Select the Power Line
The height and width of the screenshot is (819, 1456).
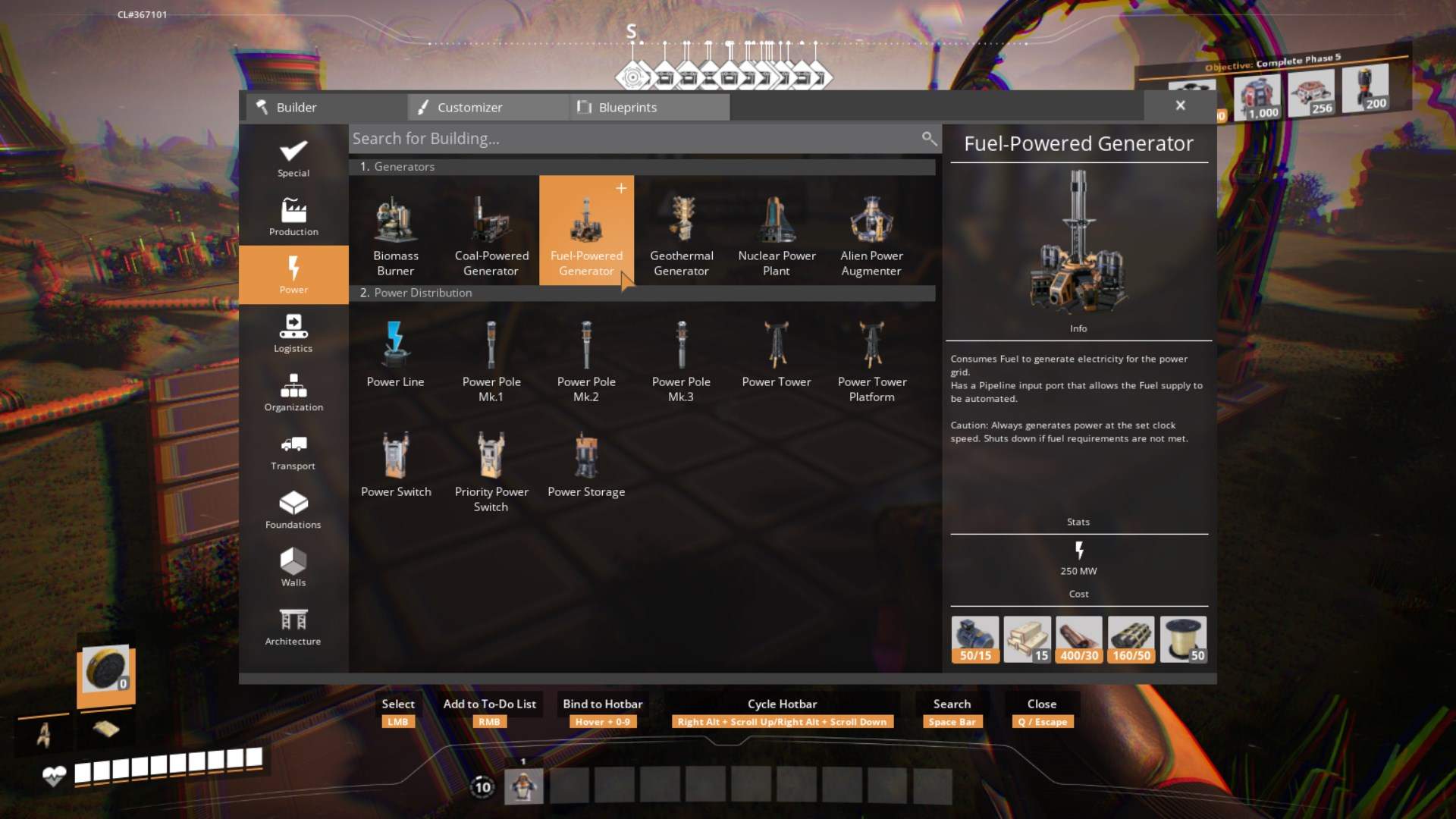pos(396,349)
